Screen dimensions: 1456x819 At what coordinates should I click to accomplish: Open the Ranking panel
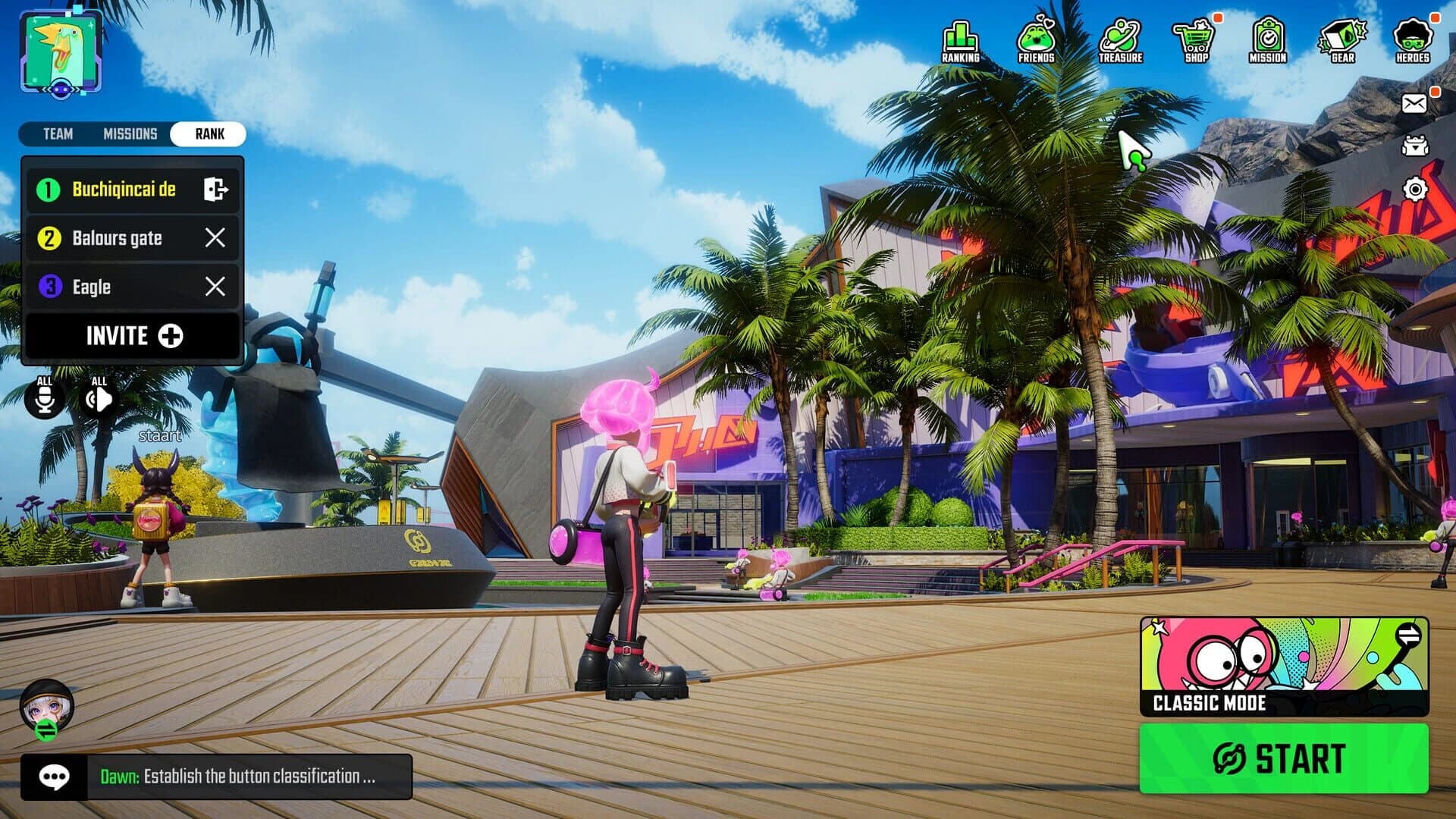pos(960,38)
